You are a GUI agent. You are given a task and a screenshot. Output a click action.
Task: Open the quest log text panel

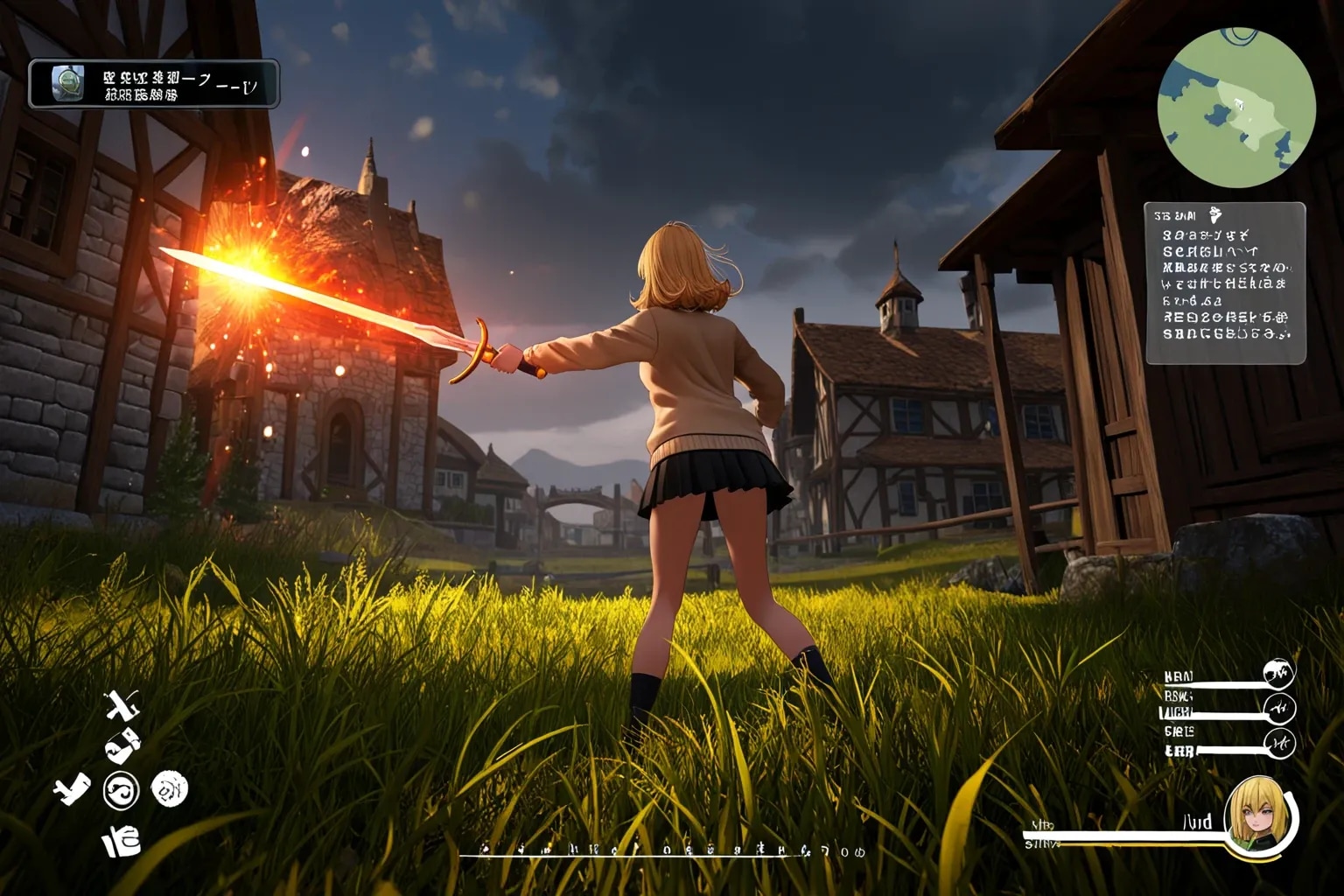coord(1225,283)
